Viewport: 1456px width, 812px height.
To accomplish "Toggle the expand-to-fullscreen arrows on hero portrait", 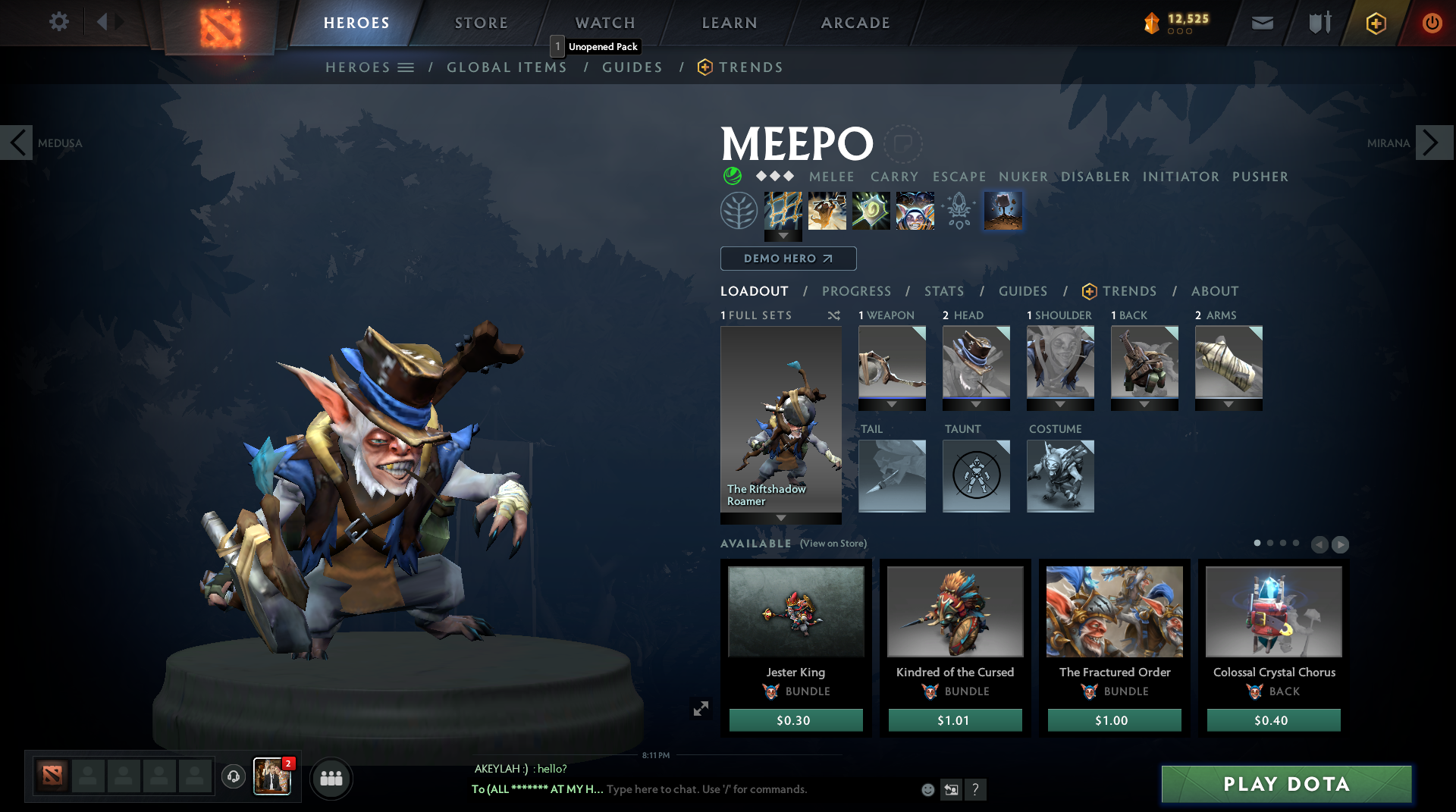I will tap(701, 707).
